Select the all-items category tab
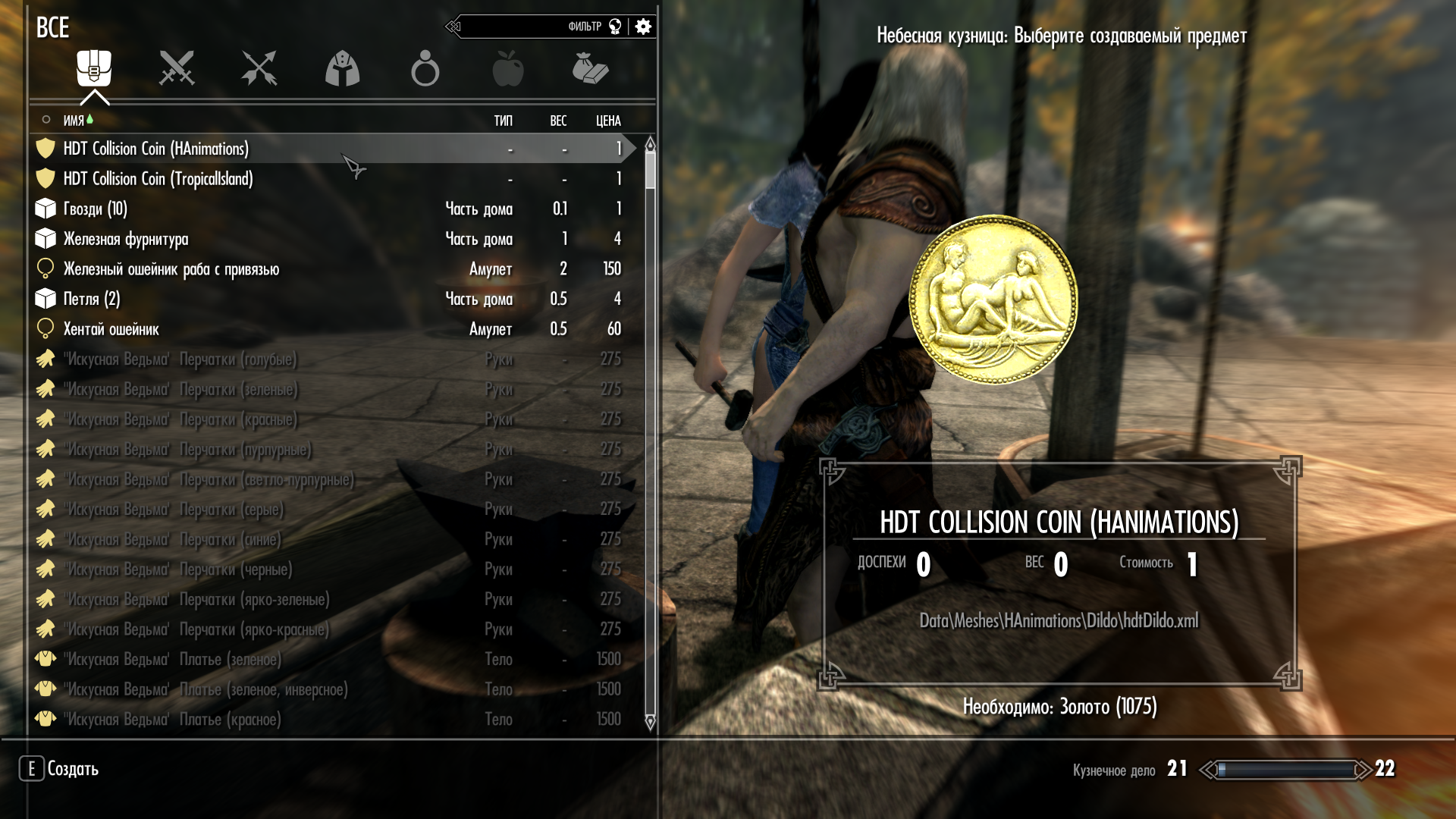This screenshot has height=819, width=1456. (x=94, y=69)
